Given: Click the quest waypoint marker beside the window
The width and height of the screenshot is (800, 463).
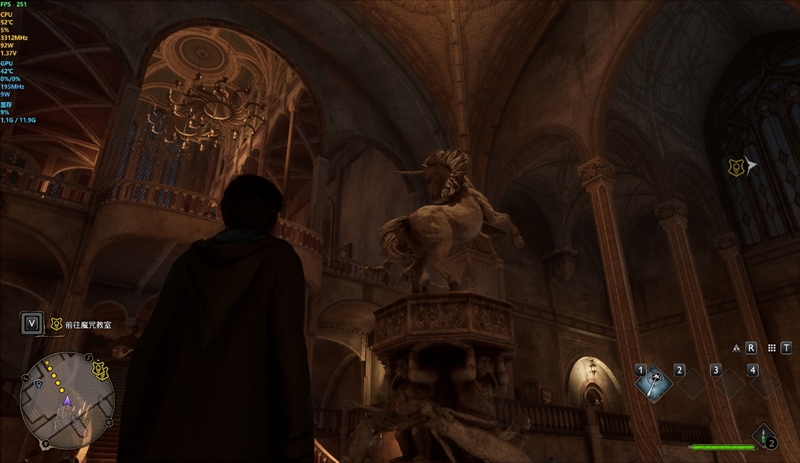Looking at the screenshot, I should click(738, 167).
